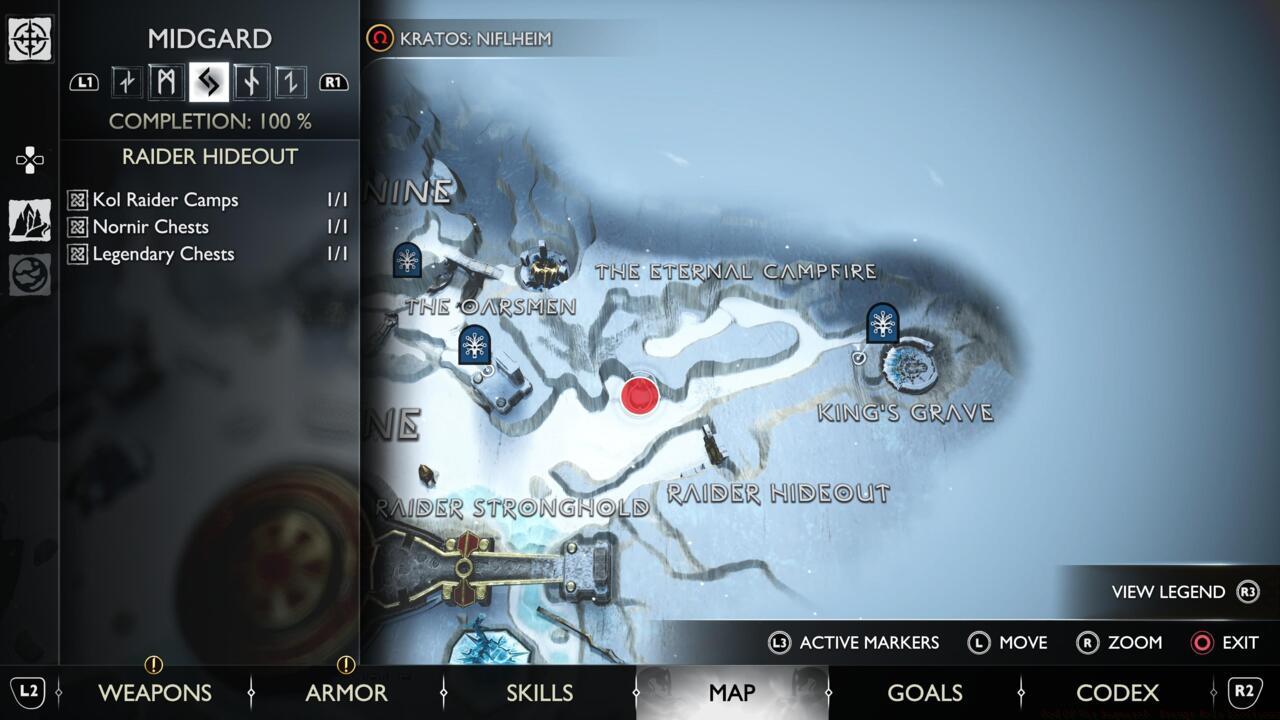
Task: Toggle active markers on the map
Action: 853,642
